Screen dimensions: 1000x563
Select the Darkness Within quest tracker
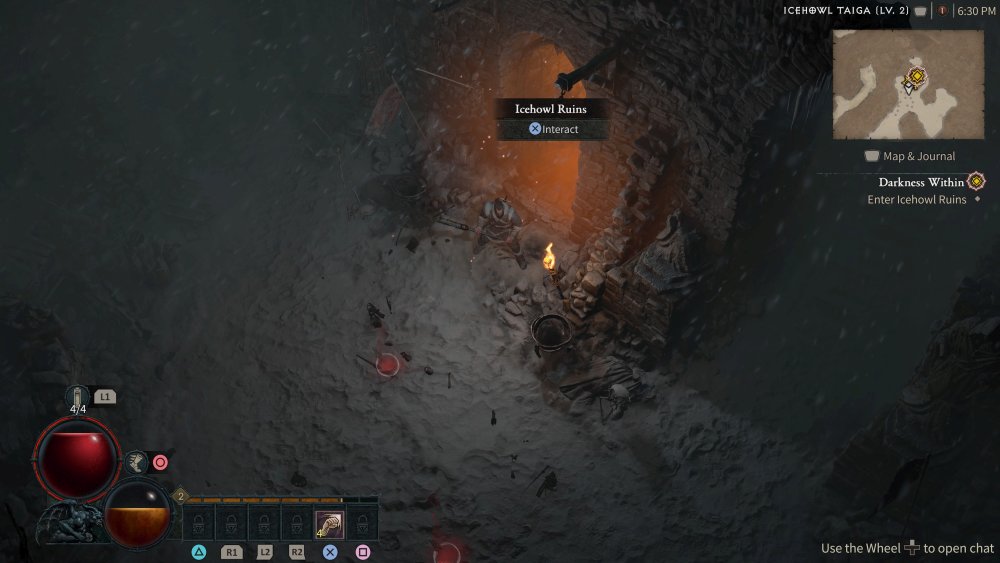coord(921,182)
